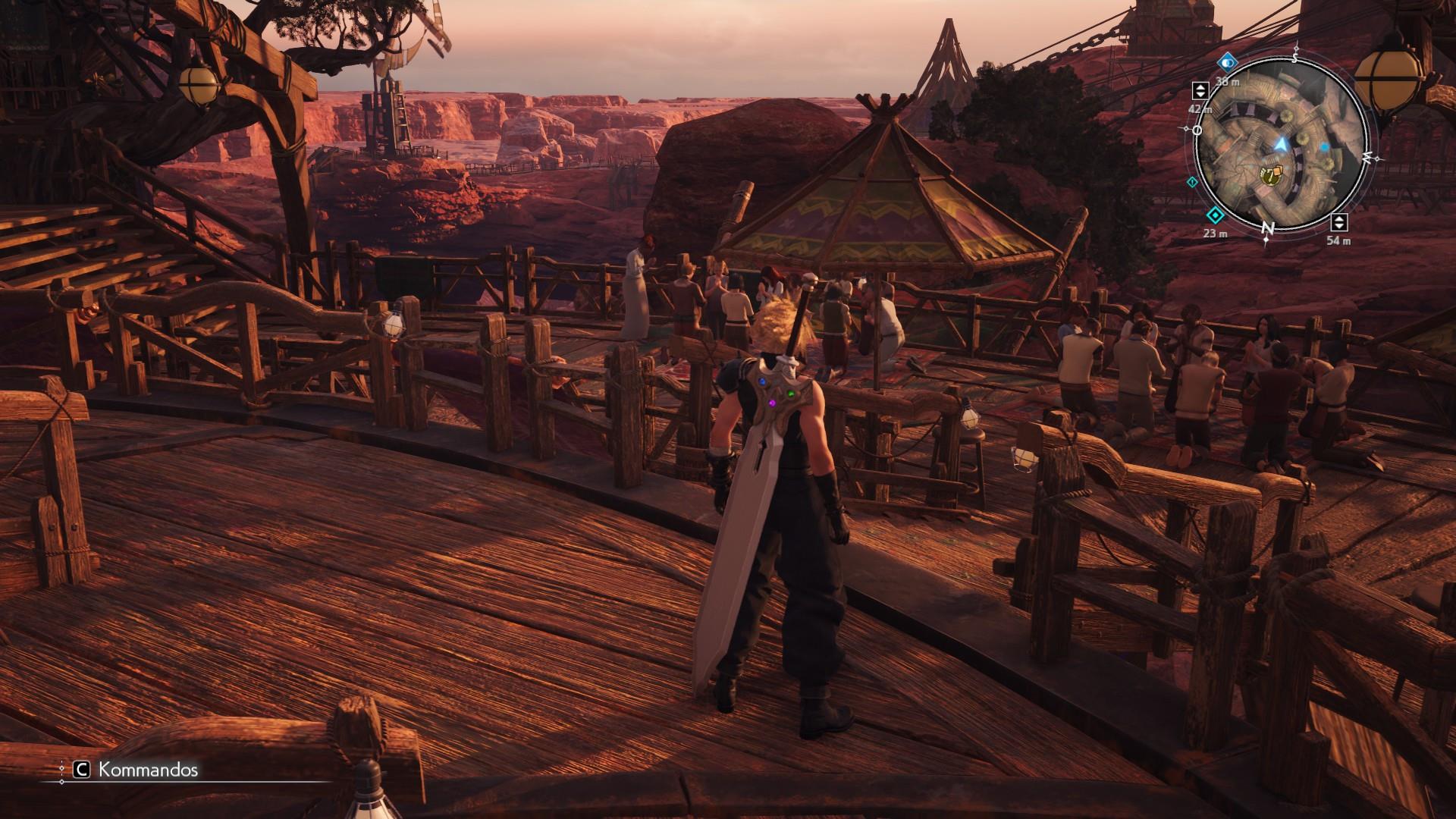
Task: Click the elevator marker at 42 m
Action: pyautogui.click(x=1200, y=90)
